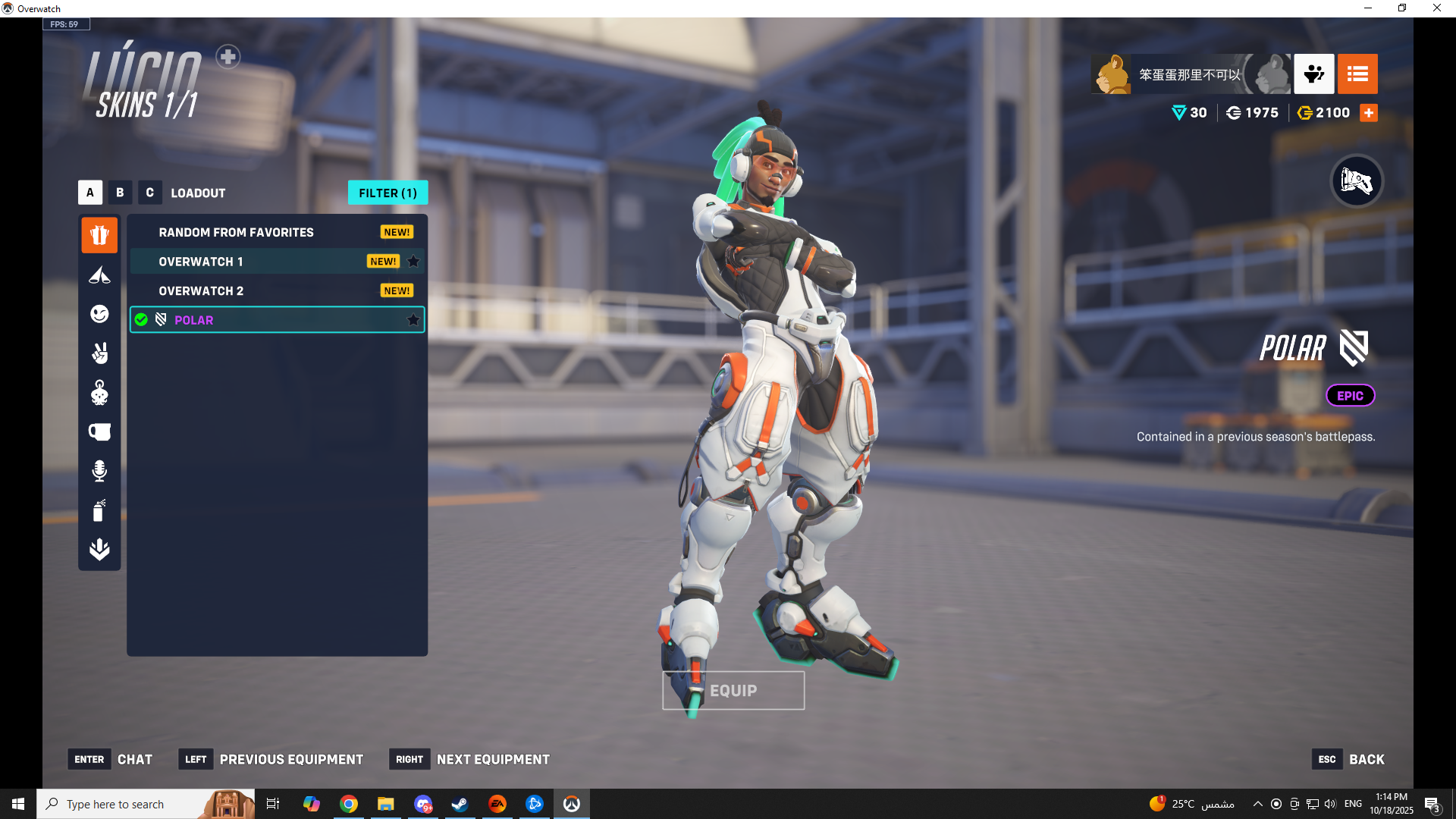Open the orange list menu button
Screen dimensions: 1456x819
(1357, 74)
